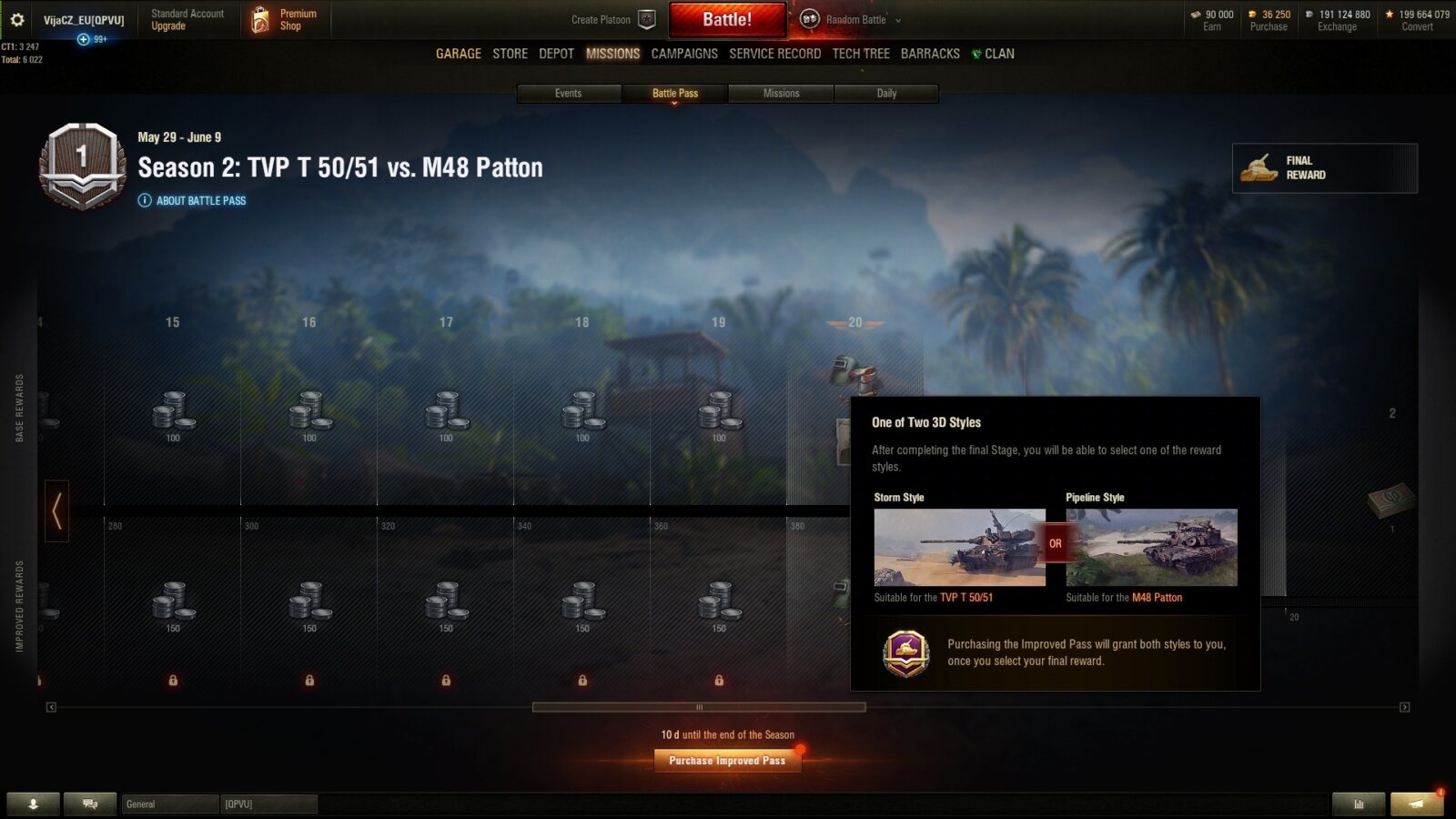Open the General chat channel tab

pos(170,804)
